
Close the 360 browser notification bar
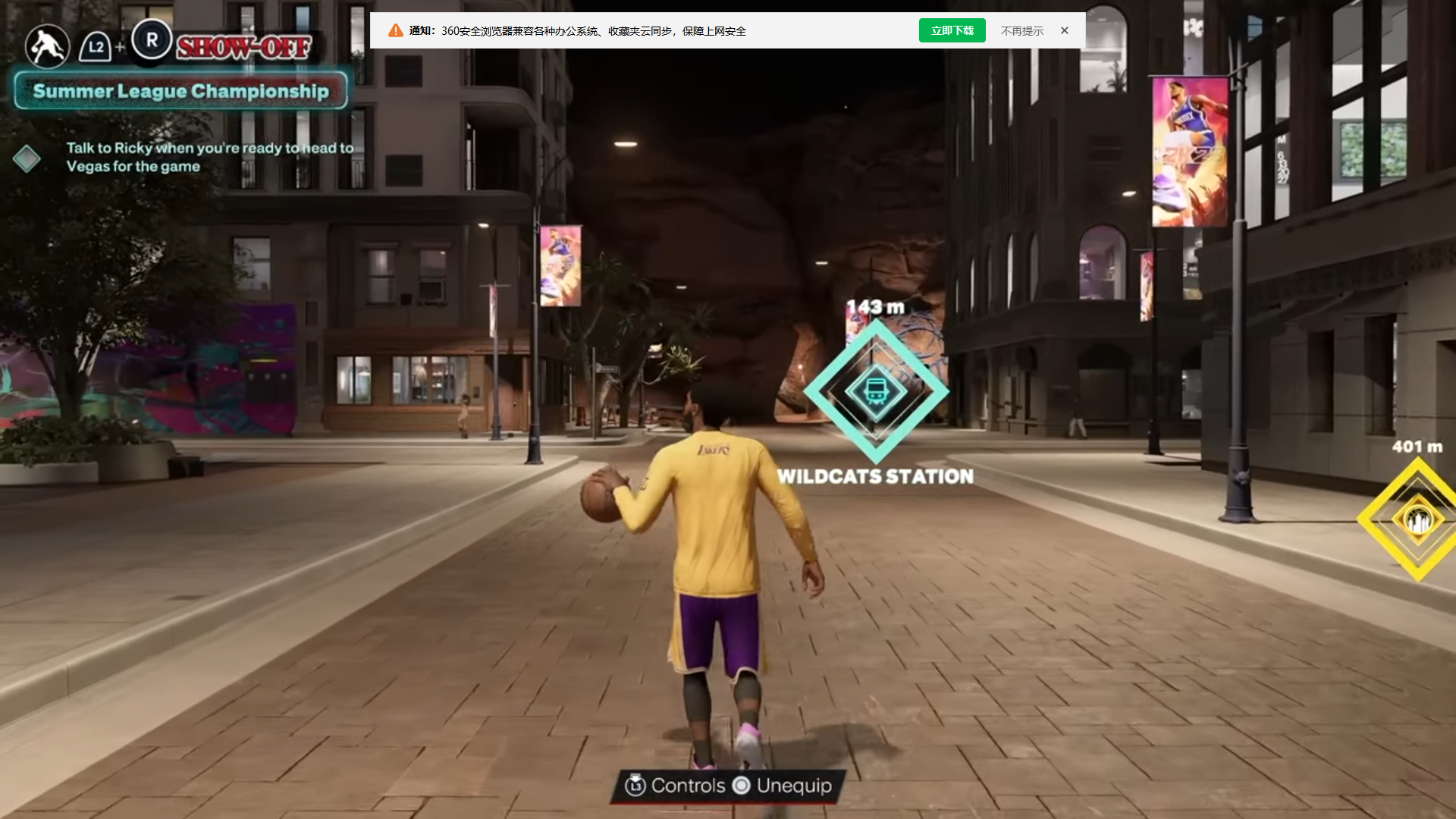(1064, 30)
